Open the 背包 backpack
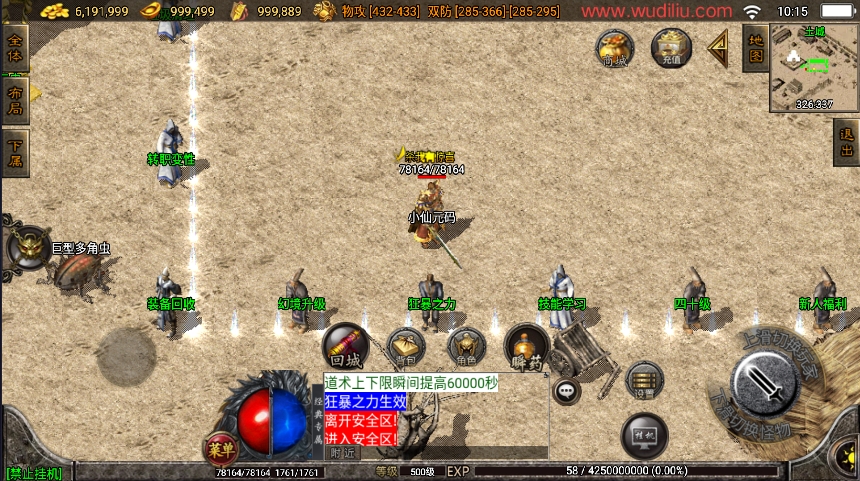The image size is (860, 481). point(406,346)
